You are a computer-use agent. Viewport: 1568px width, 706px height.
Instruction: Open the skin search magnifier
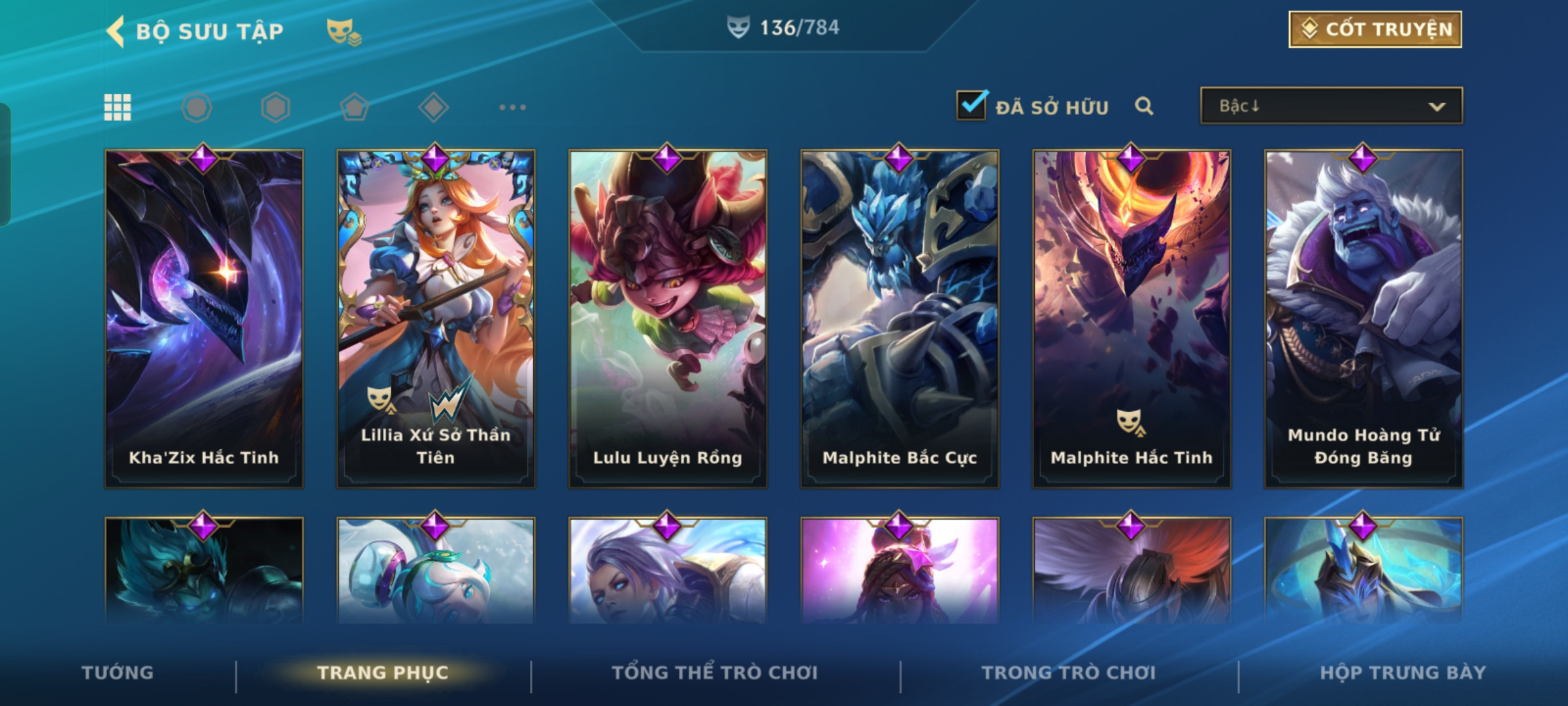[x=1144, y=106]
